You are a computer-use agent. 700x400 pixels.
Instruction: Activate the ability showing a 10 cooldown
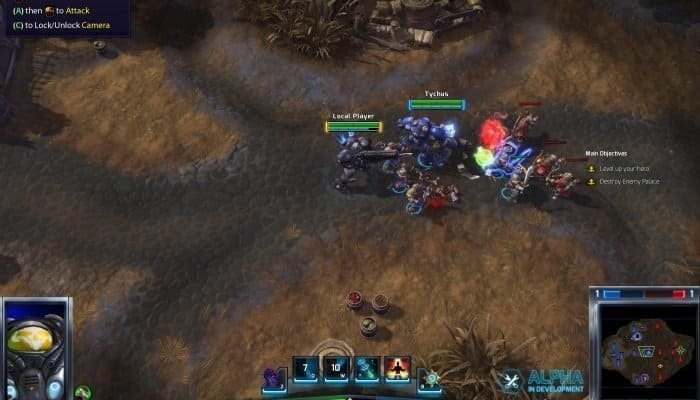pyautogui.click(x=336, y=369)
